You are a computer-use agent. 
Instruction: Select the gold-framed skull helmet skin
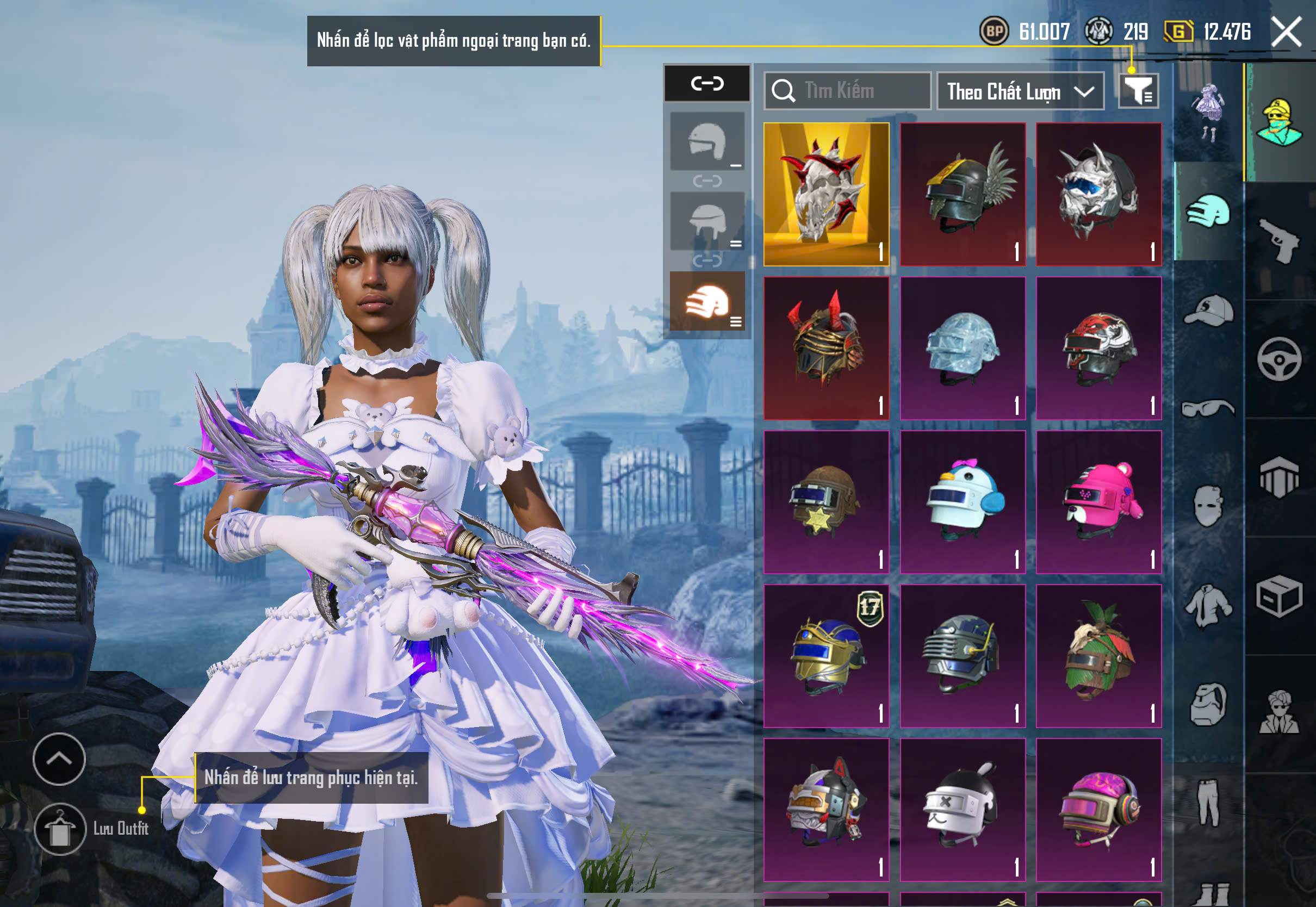pyautogui.click(x=825, y=194)
